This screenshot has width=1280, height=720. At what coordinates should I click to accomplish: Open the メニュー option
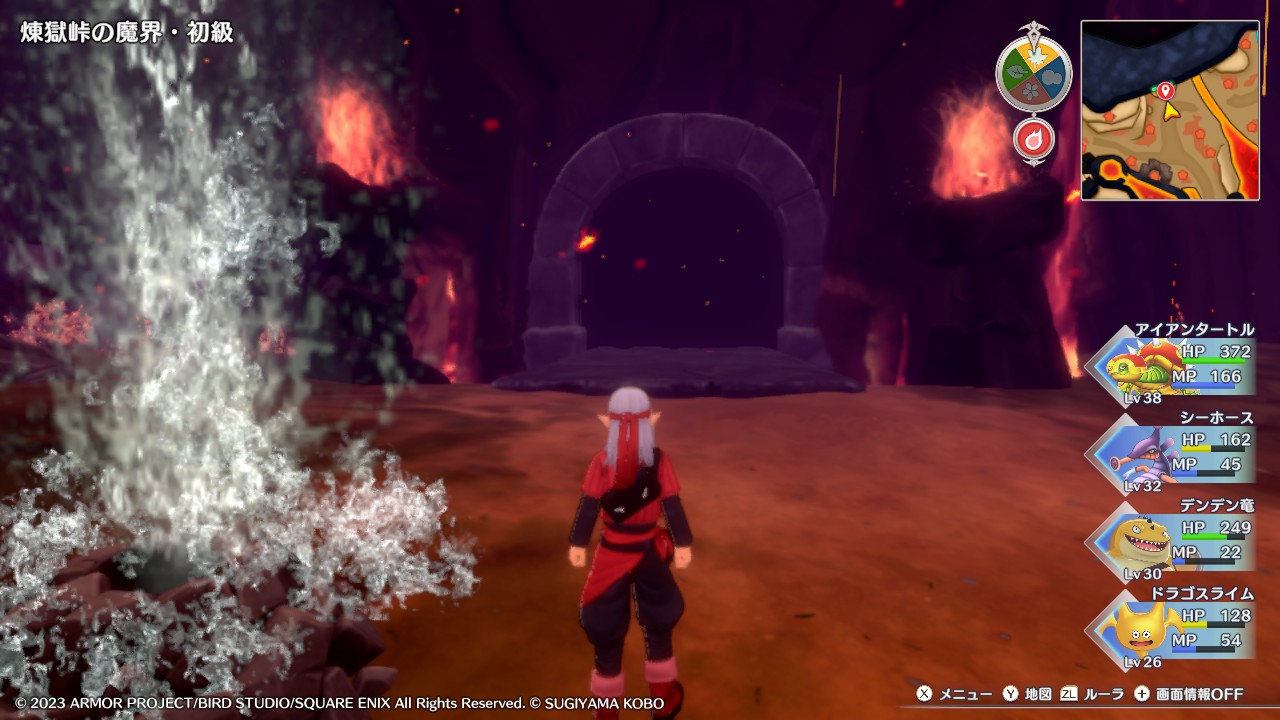click(x=955, y=694)
